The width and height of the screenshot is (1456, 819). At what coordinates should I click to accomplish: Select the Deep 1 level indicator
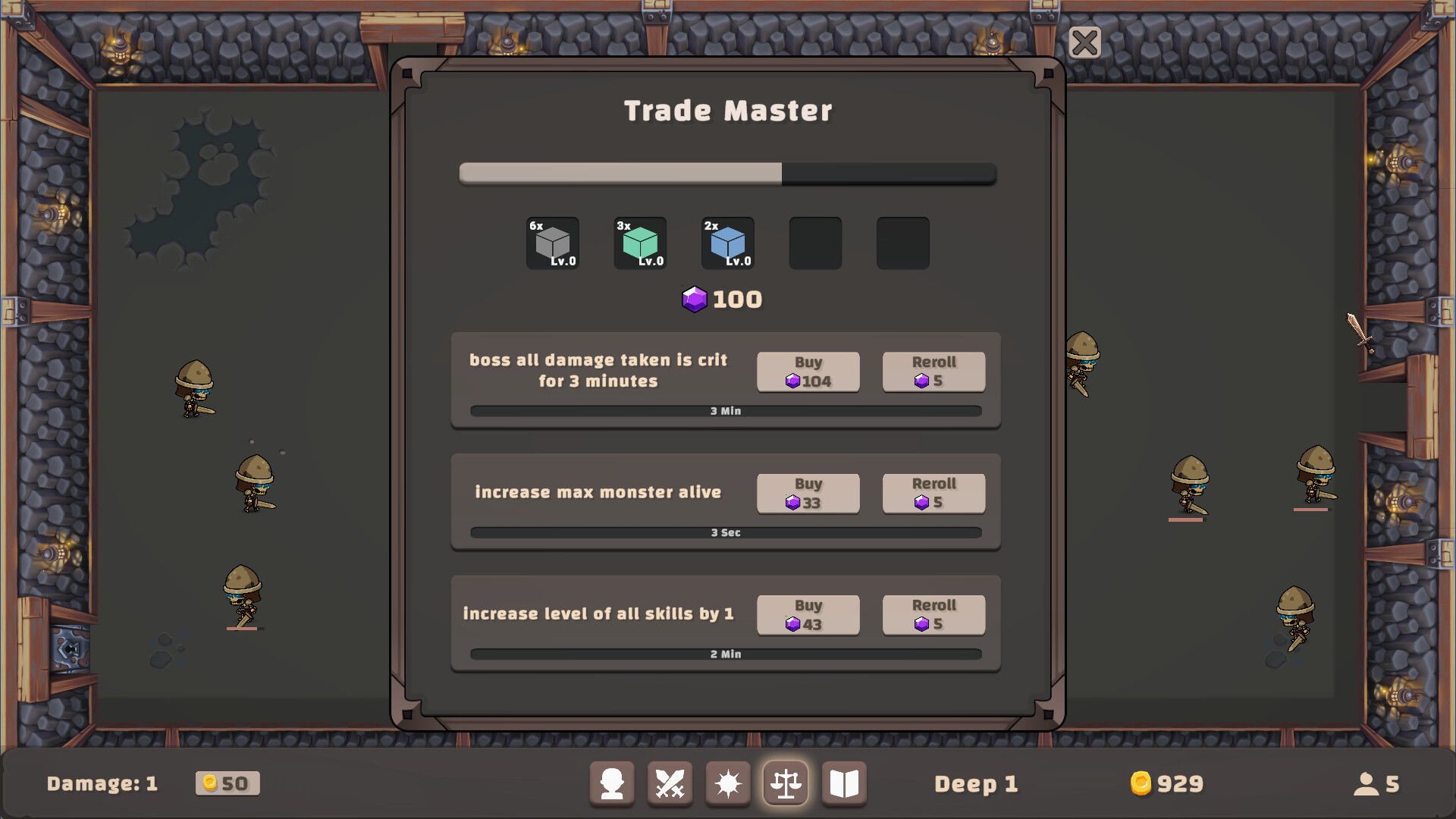point(977,784)
